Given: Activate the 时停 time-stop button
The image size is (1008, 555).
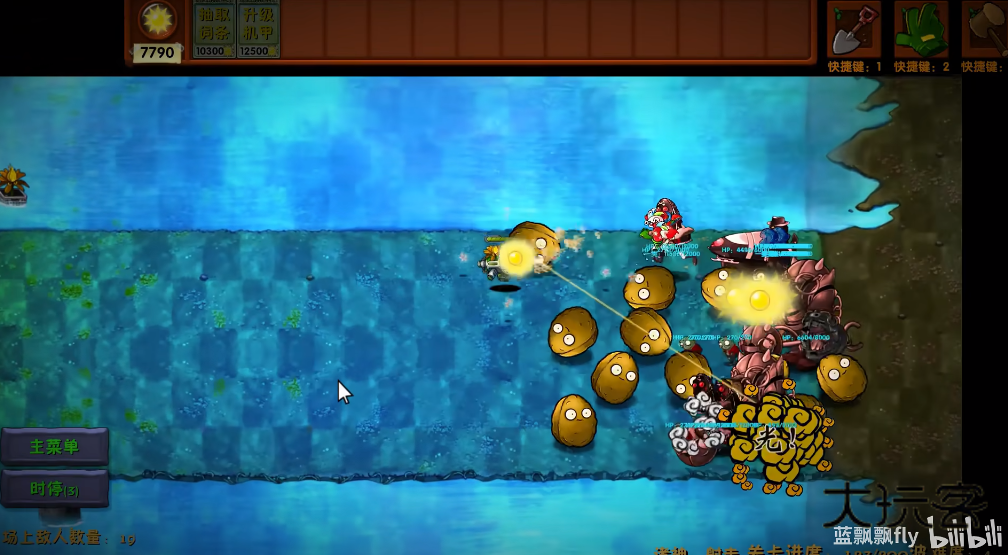Looking at the screenshot, I should (x=54, y=489).
